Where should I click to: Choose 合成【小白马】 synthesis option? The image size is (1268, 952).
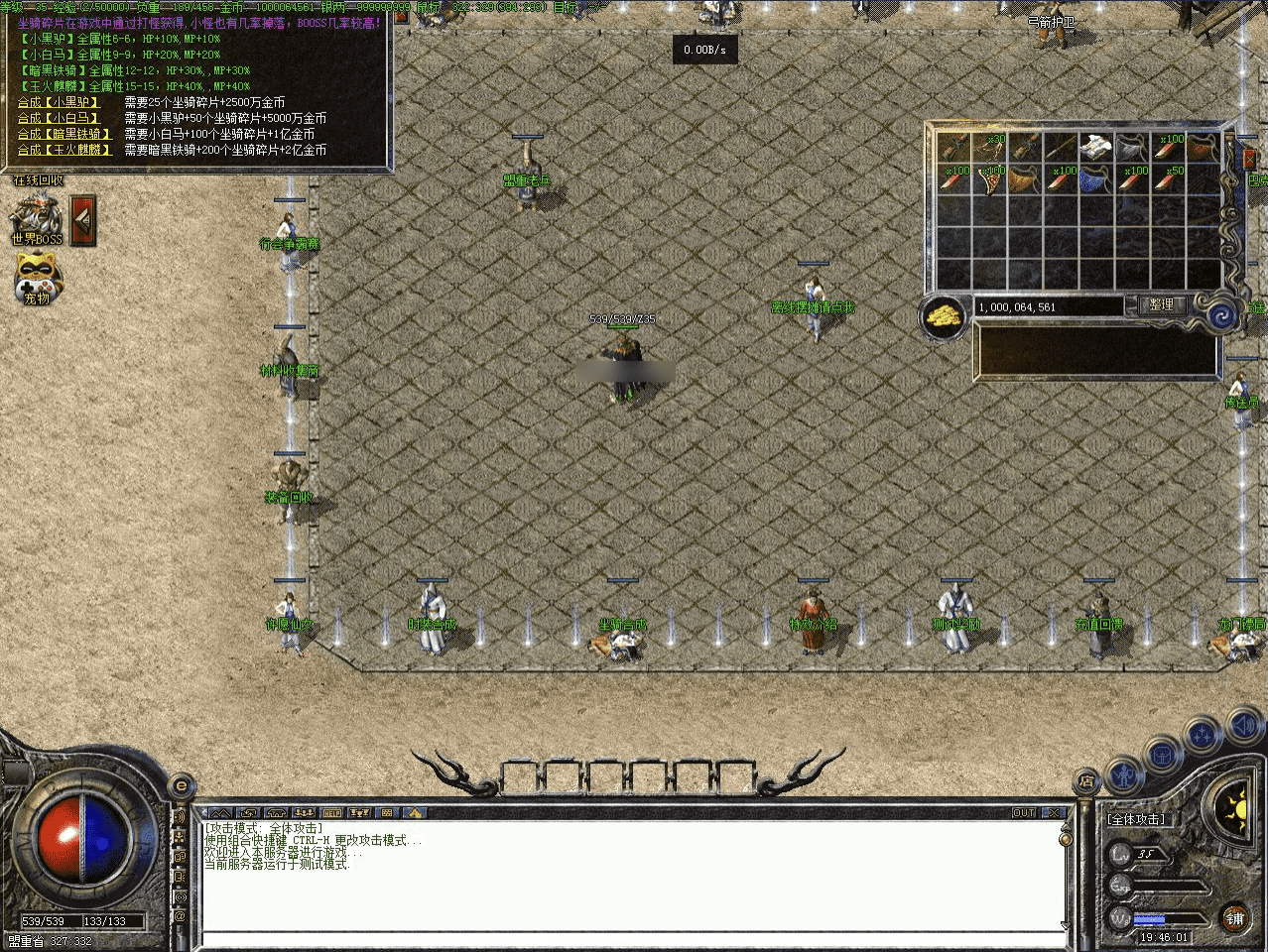click(x=59, y=118)
